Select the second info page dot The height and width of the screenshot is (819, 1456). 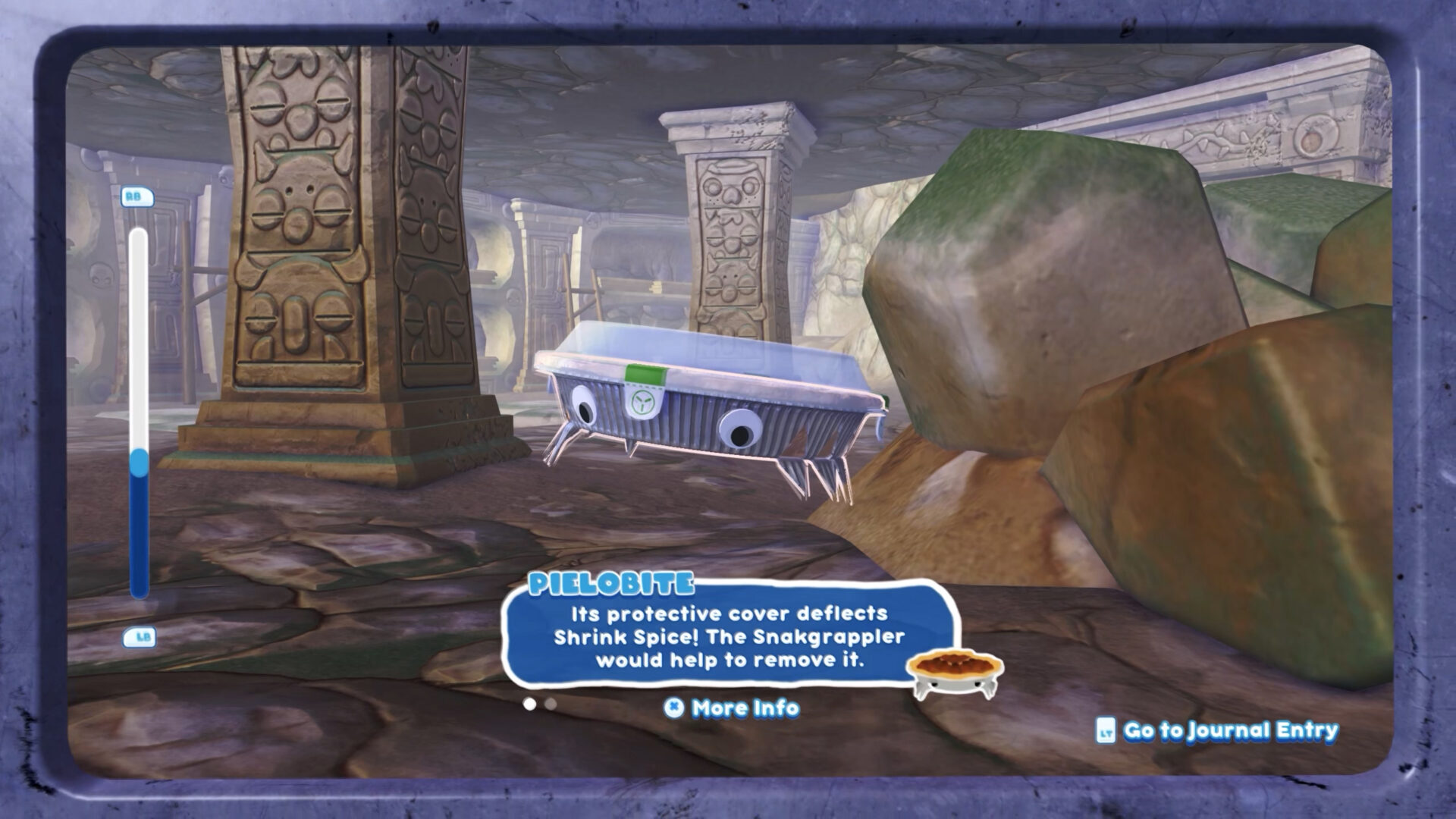coord(551,704)
